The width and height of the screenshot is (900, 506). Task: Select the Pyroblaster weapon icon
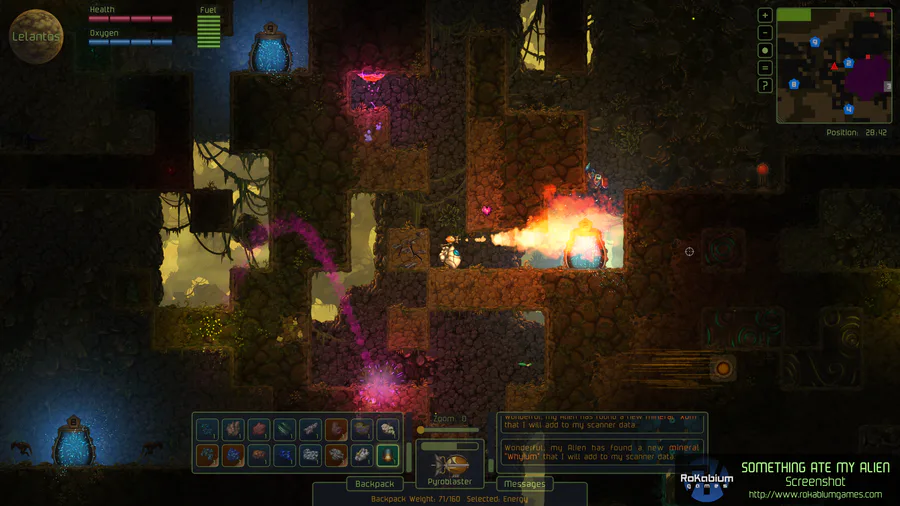point(449,464)
